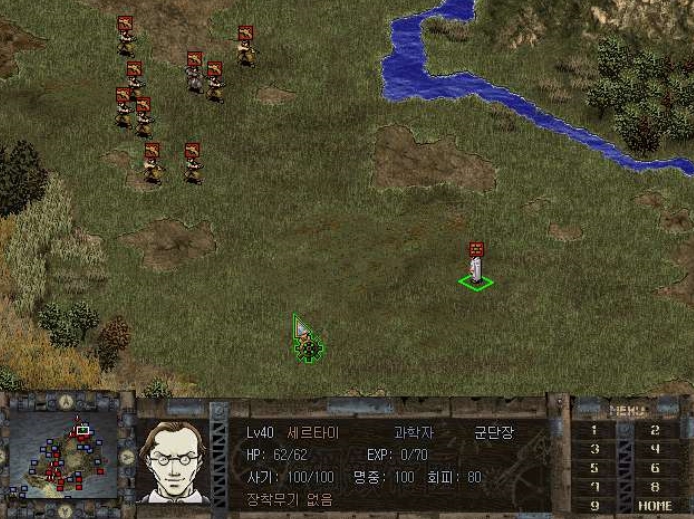Click the minimap's bottom scroll arrow
The image size is (694, 519).
pos(66,512)
